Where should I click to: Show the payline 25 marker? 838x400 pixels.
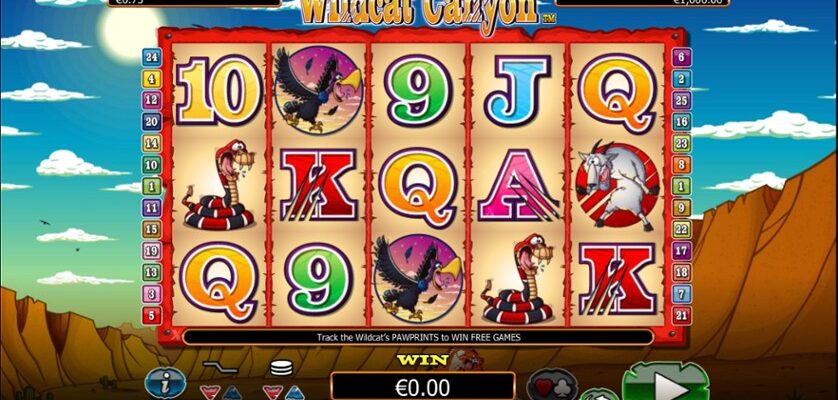click(x=681, y=100)
